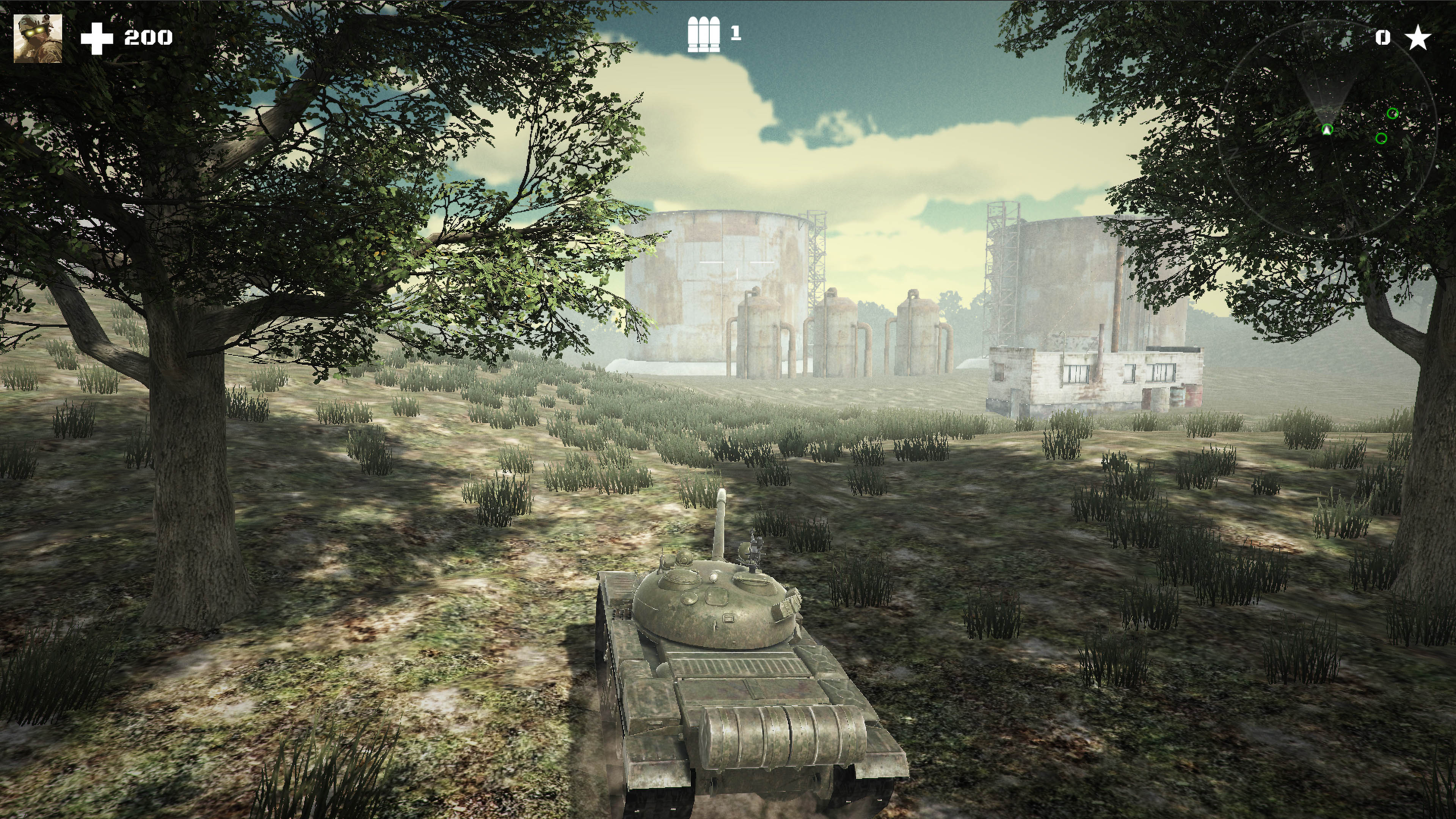
Task: Toggle the star score counter showing 0
Action: (x=1383, y=37)
